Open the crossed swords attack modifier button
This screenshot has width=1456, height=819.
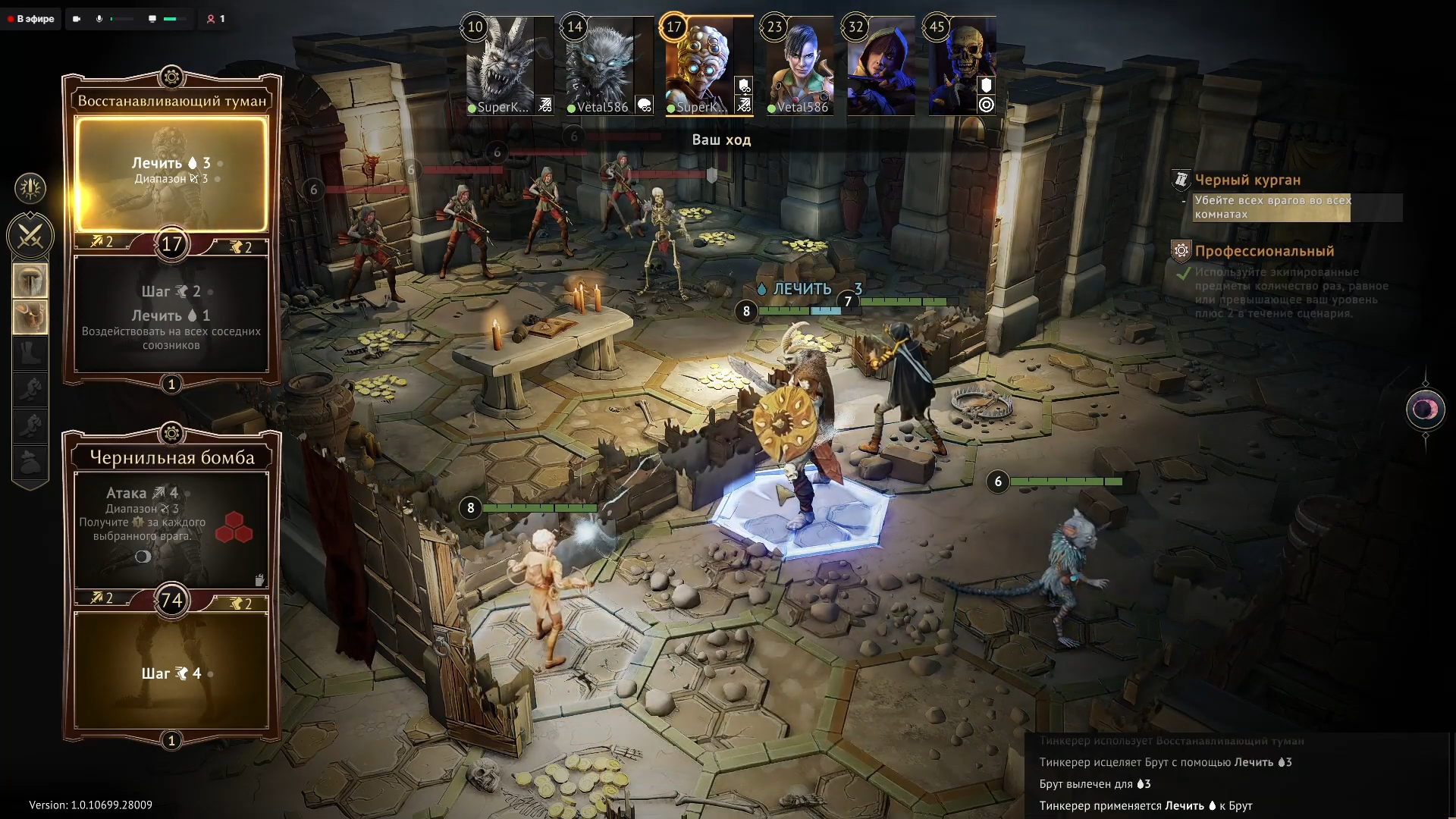[x=30, y=237]
